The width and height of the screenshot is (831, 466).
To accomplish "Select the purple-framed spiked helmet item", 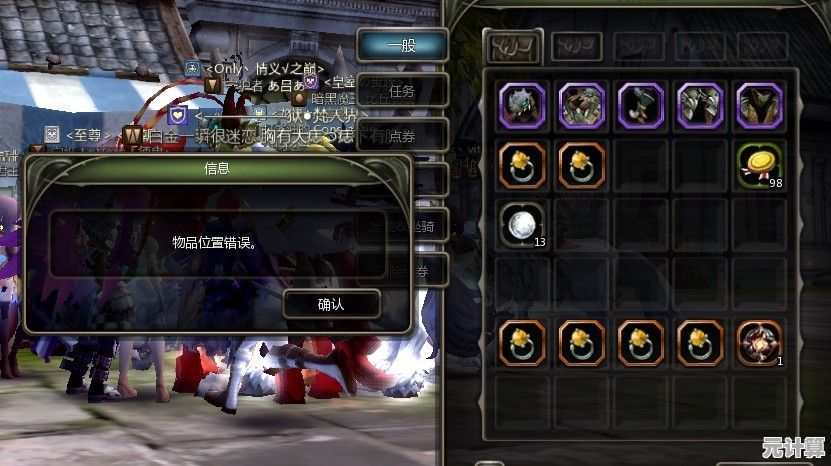I will 521,105.
